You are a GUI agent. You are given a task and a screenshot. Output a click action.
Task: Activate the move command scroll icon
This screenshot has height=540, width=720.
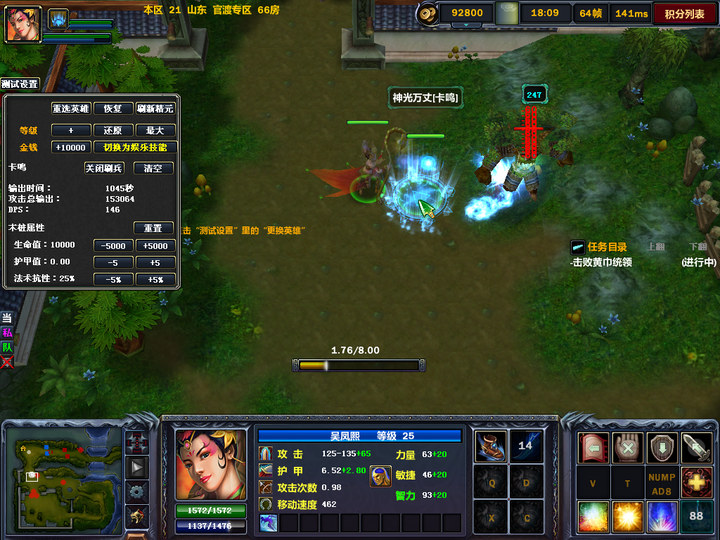[x=593, y=447]
